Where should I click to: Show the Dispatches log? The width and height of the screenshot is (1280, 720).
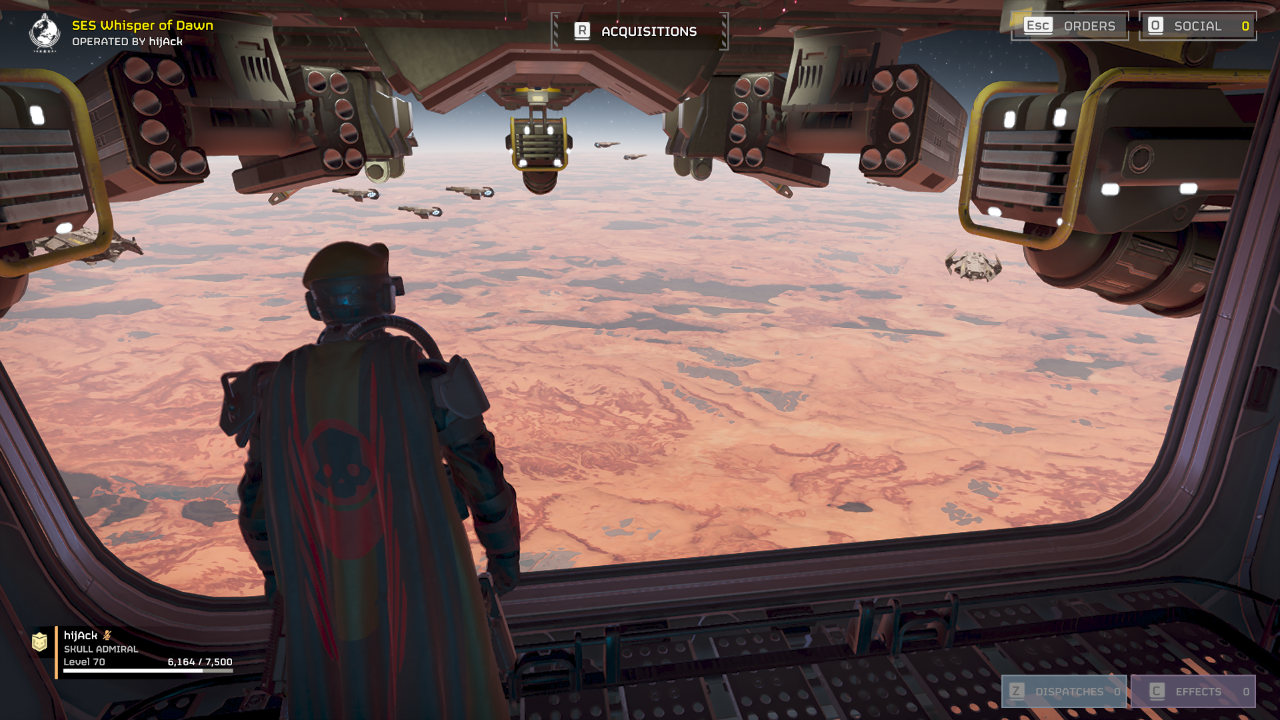pos(1064,691)
